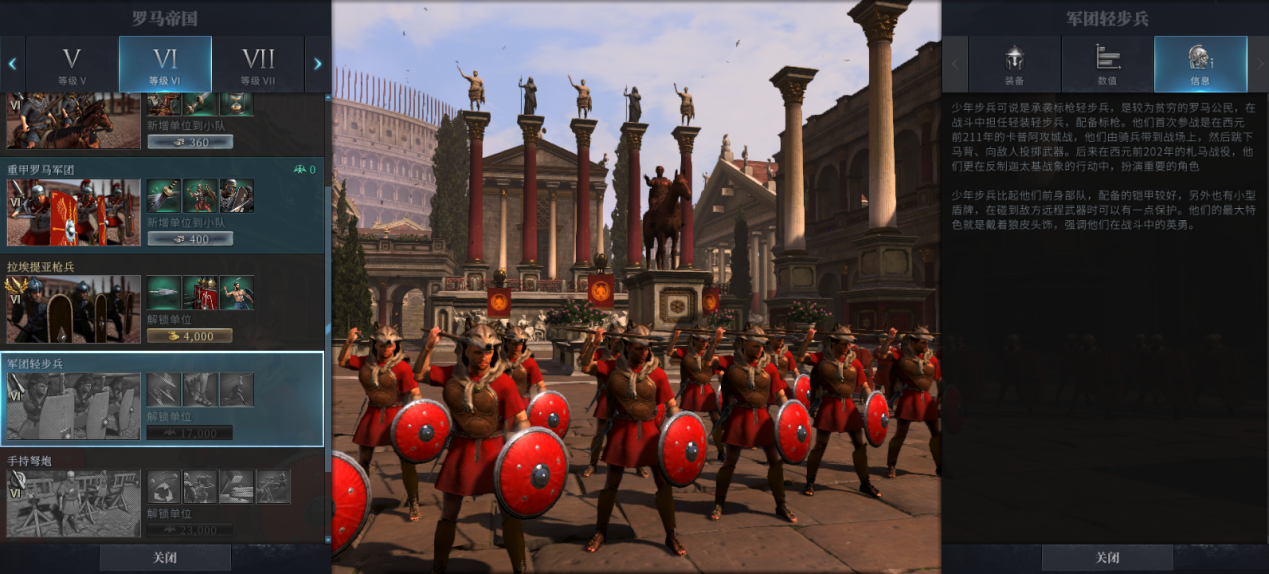
Task: Show the 信息 information tab
Action: (1200, 64)
